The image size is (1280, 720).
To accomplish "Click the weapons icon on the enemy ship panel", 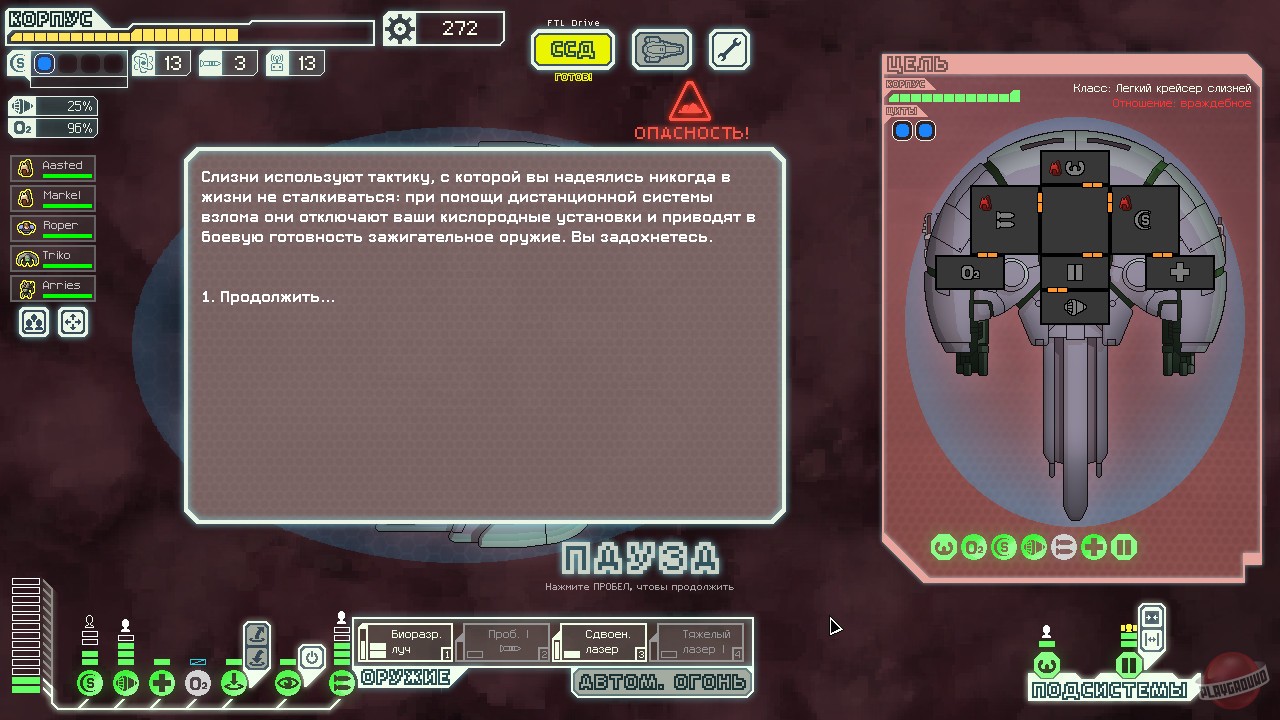I will tap(1063, 547).
